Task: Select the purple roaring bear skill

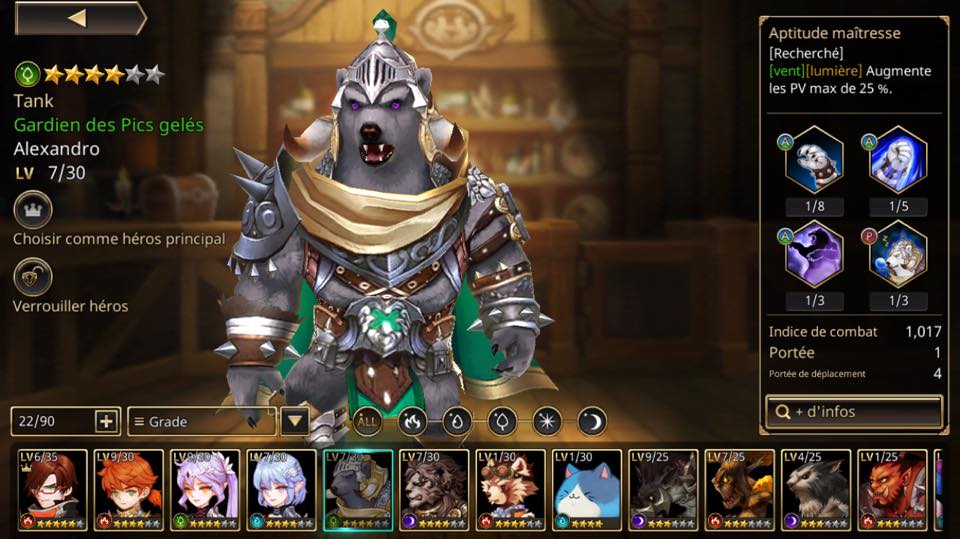Action: tap(814, 255)
